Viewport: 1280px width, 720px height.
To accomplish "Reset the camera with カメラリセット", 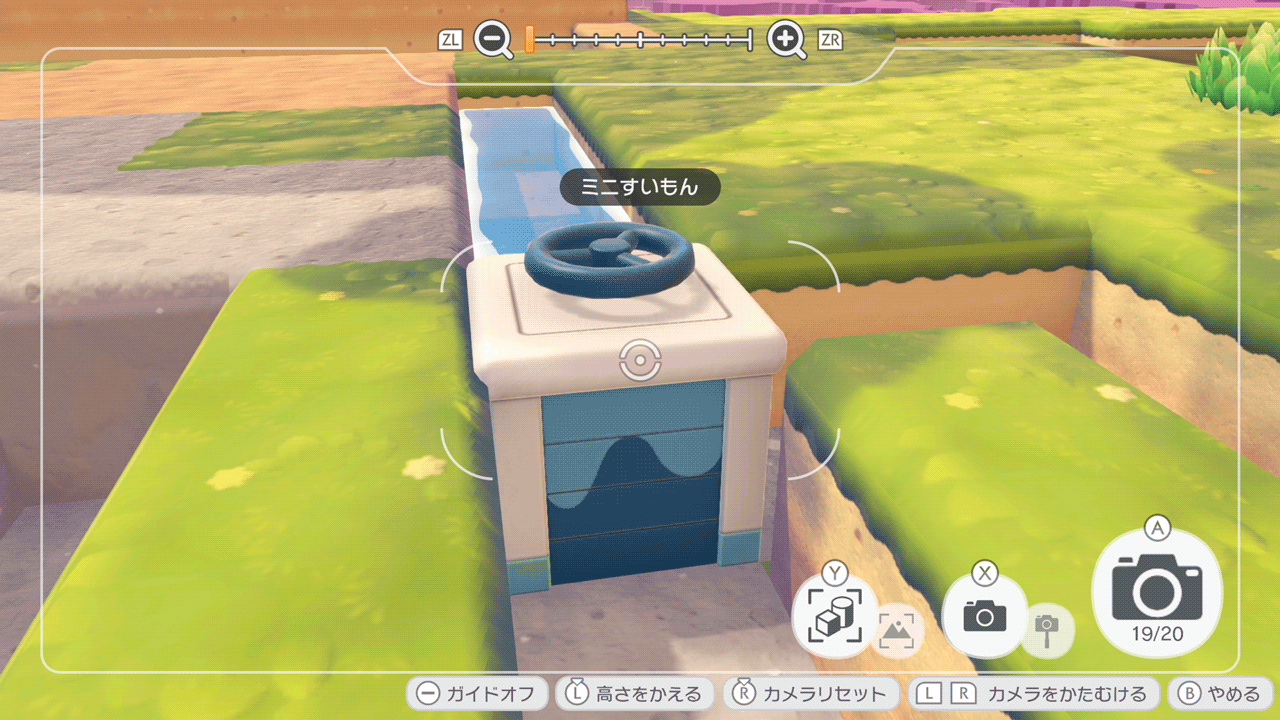I will [812, 694].
